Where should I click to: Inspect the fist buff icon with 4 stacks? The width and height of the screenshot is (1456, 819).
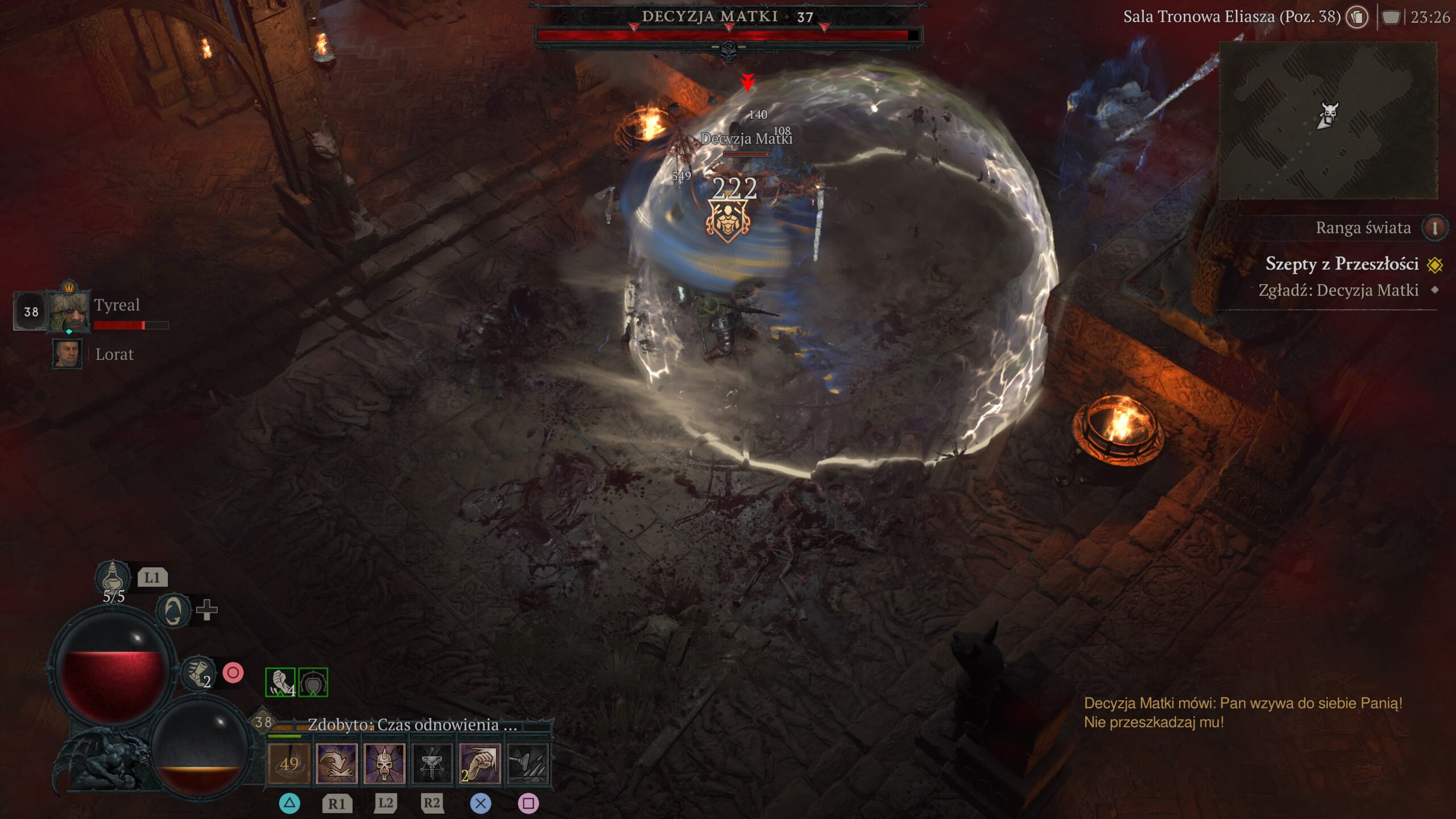[x=280, y=682]
